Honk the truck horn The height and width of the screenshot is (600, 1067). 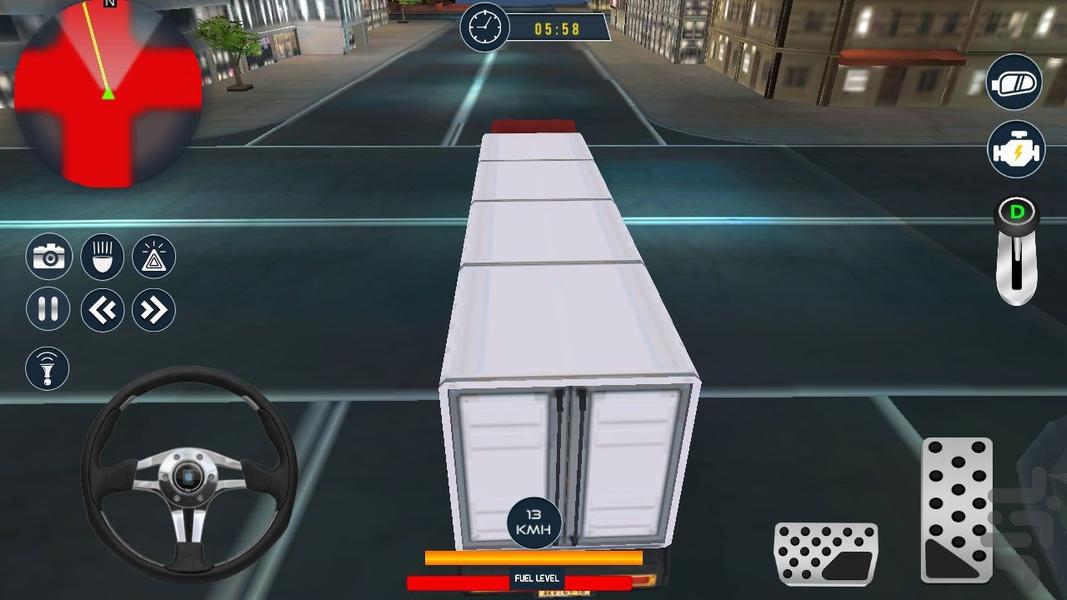pos(47,368)
